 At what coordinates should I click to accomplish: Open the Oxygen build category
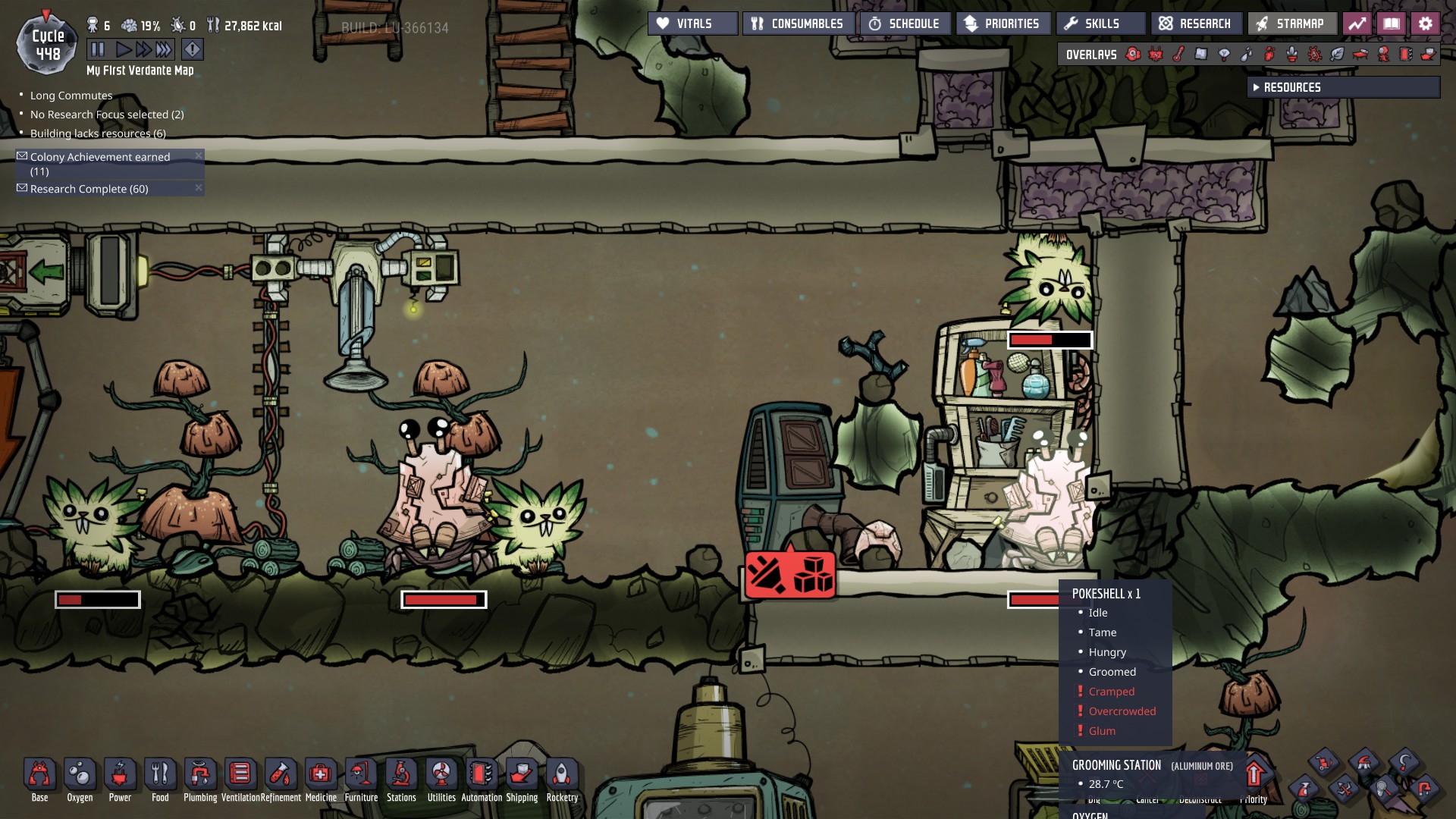80,780
